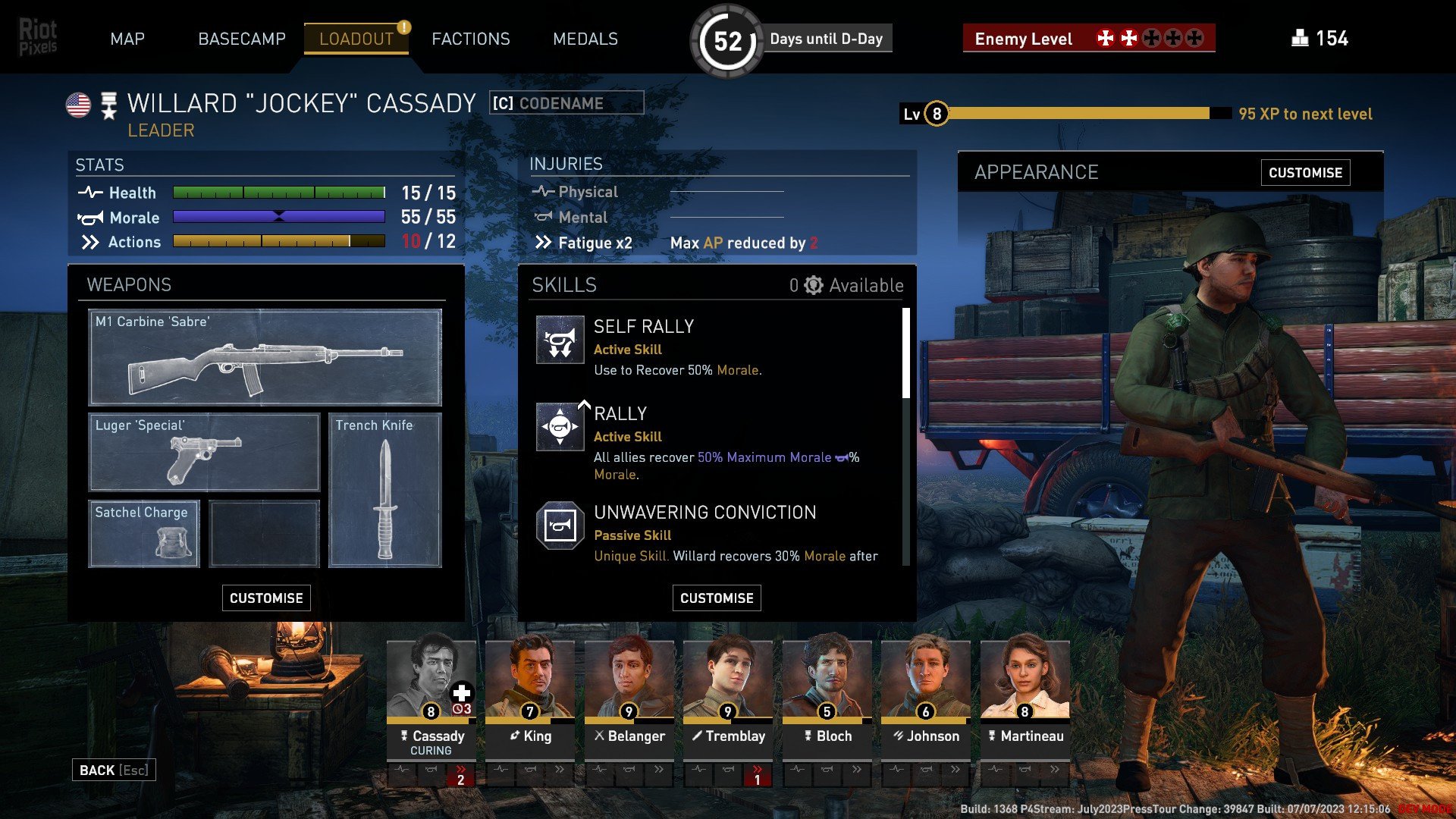Screen dimensions: 1456x819
Task: Customise the skills panel
Action: 717,598
